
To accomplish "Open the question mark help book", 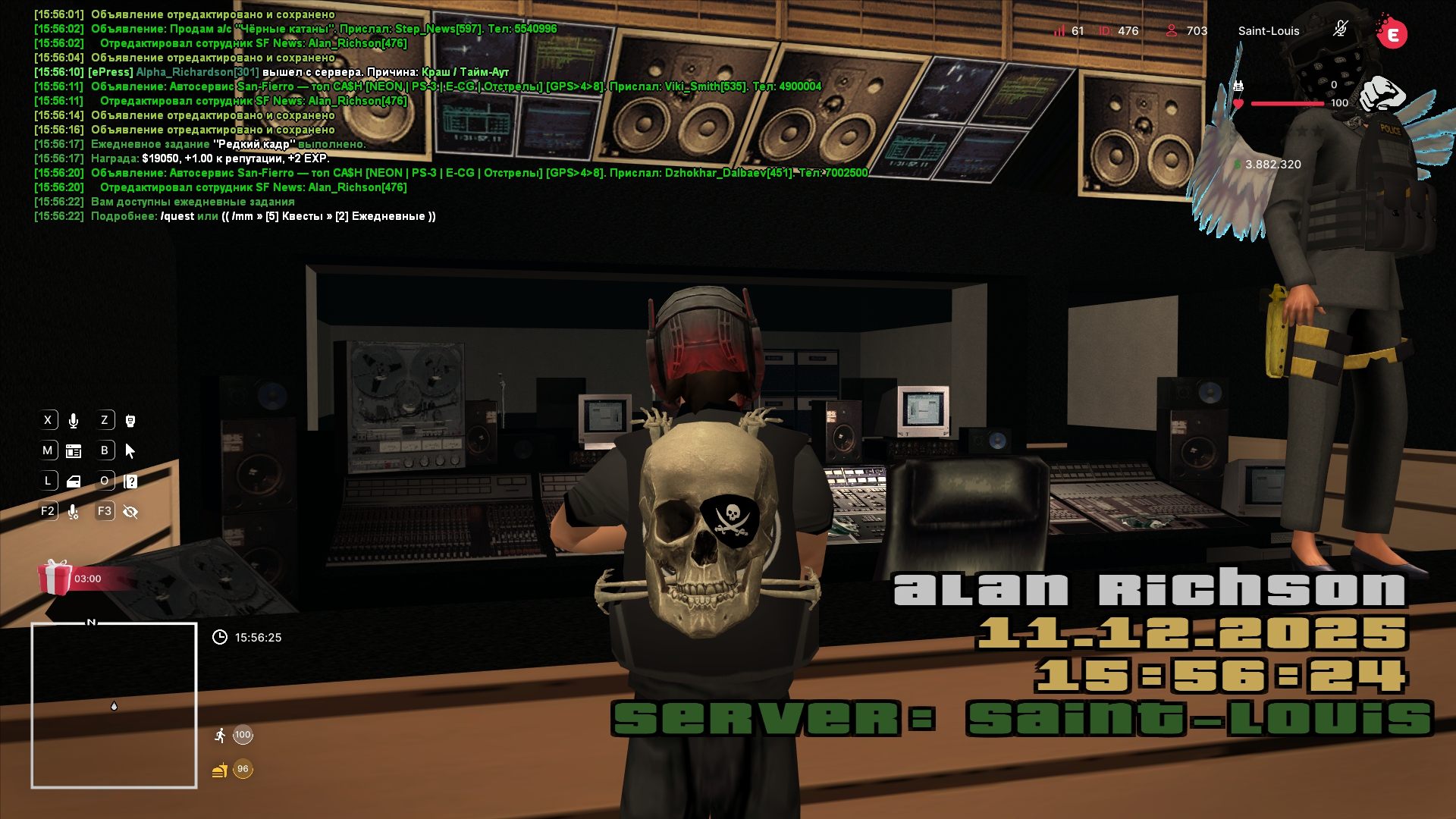I will [130, 482].
